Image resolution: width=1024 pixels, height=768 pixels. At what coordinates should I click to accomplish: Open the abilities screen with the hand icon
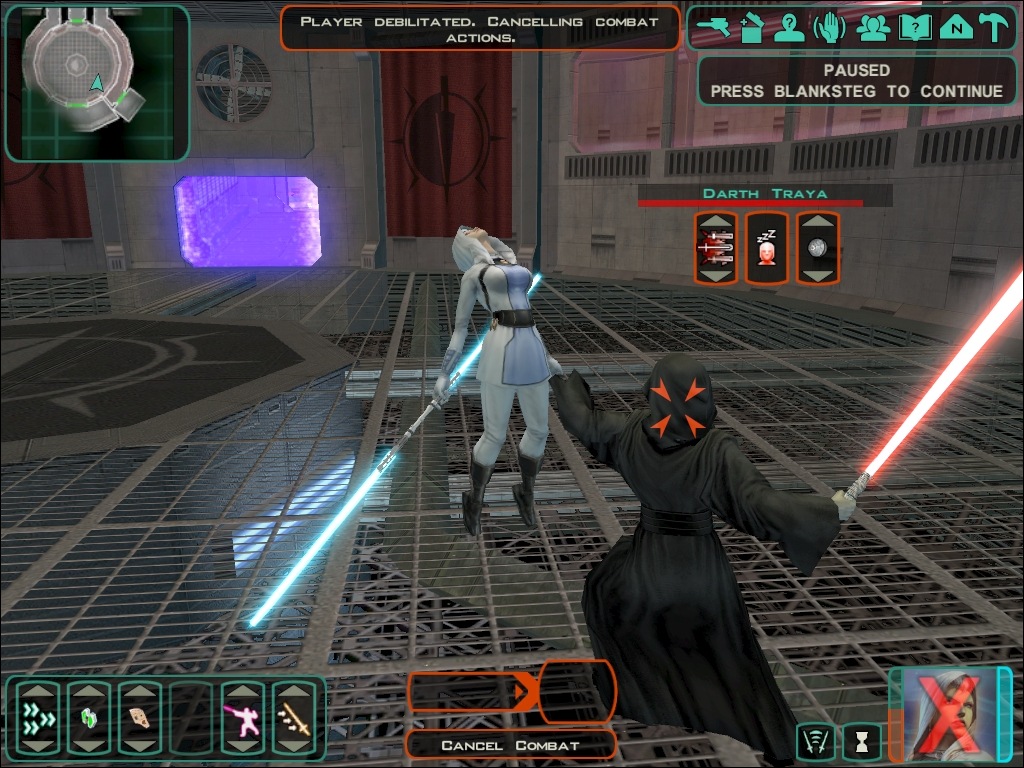[829, 28]
